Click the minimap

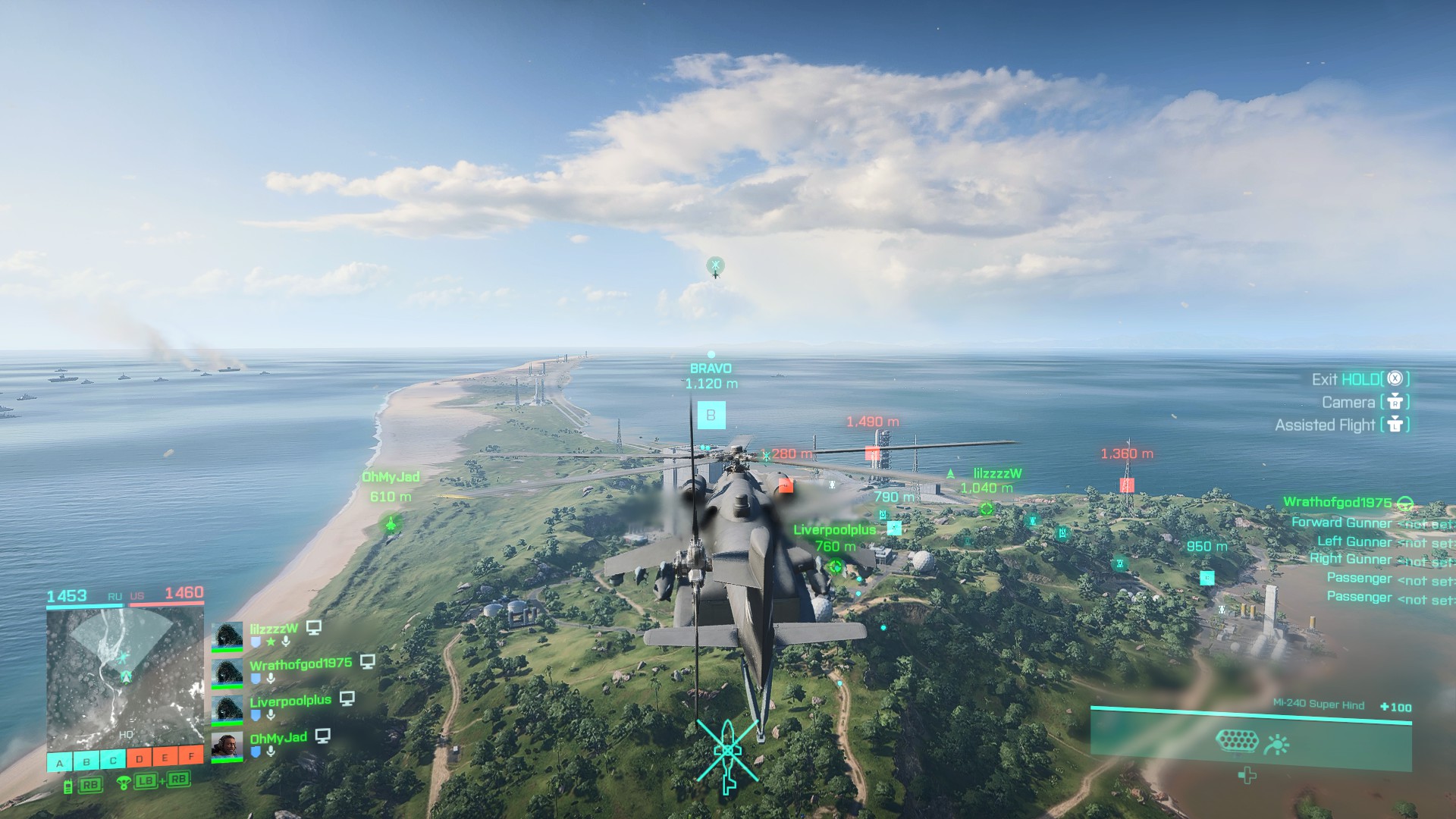(x=125, y=679)
